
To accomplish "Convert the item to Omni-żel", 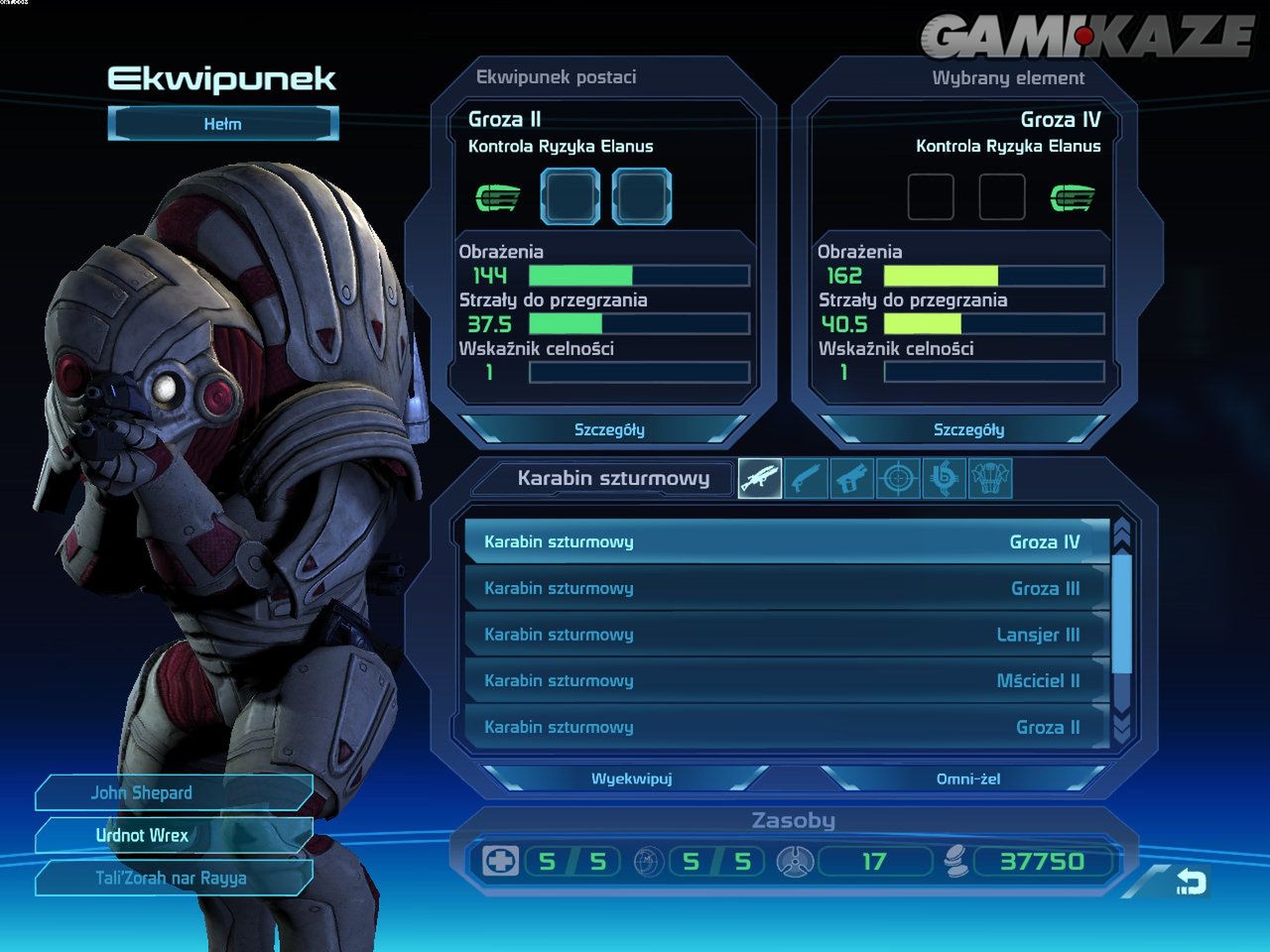I will click(x=967, y=778).
